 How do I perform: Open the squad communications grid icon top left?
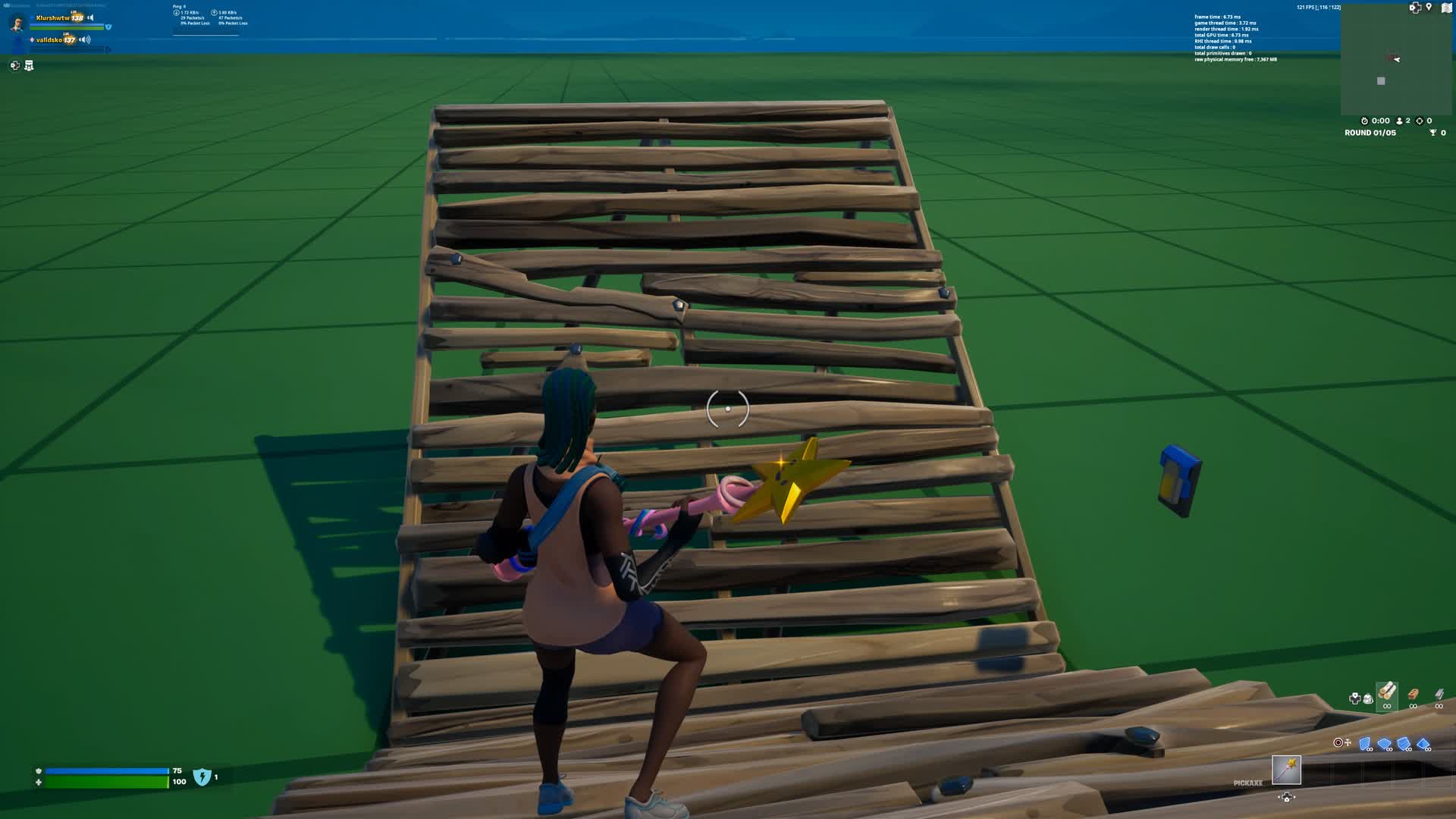29,66
